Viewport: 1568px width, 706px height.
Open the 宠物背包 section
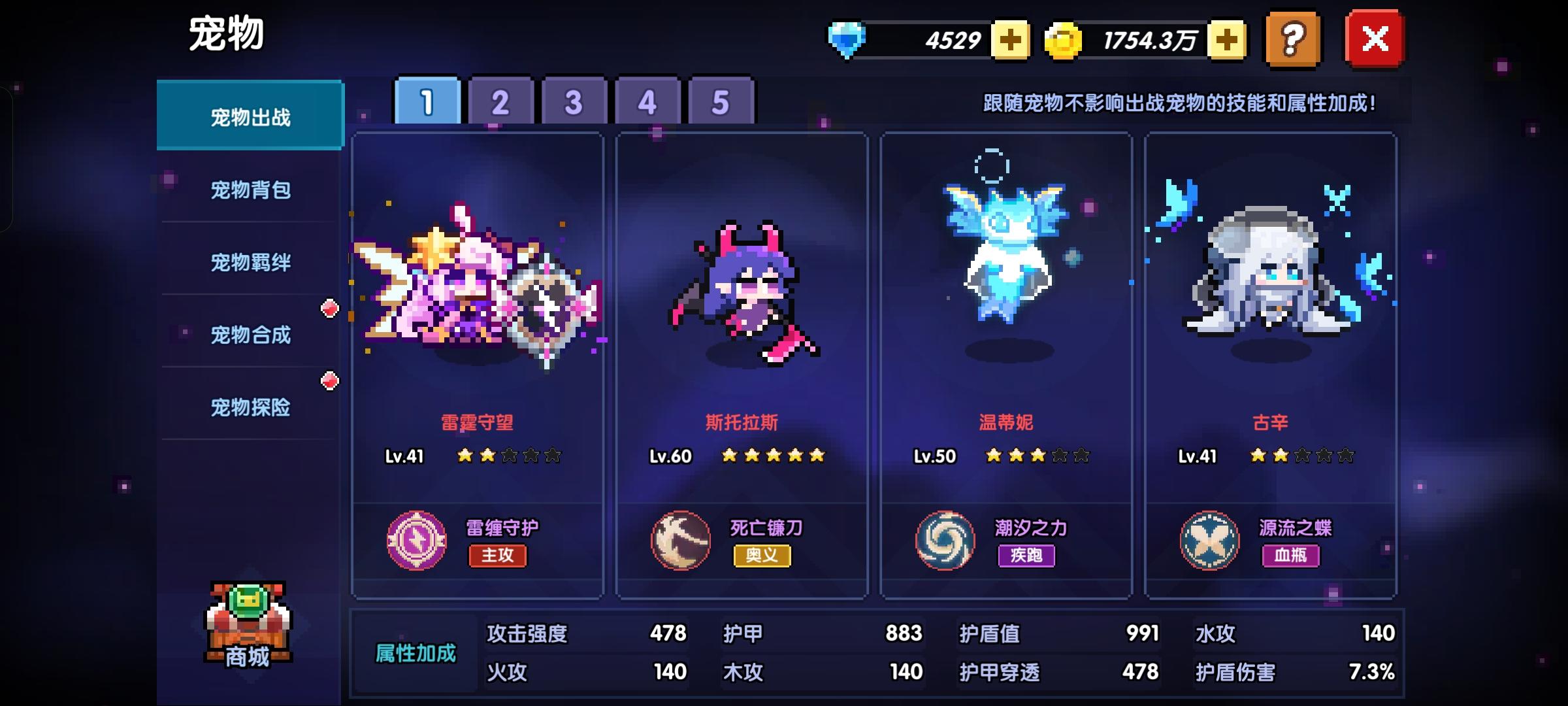pyautogui.click(x=250, y=190)
